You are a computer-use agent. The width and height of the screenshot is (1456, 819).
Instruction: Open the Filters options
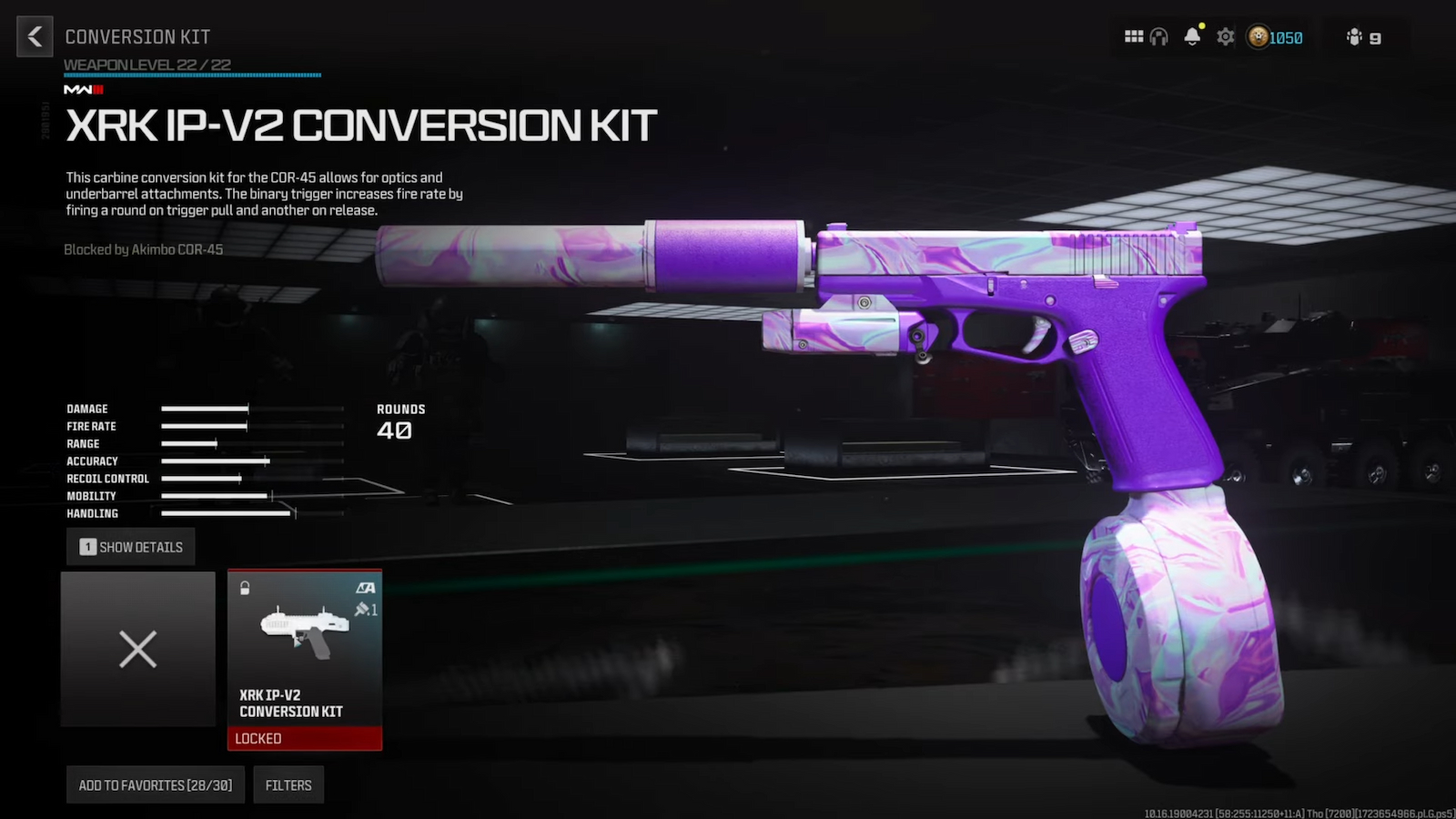[x=288, y=785]
